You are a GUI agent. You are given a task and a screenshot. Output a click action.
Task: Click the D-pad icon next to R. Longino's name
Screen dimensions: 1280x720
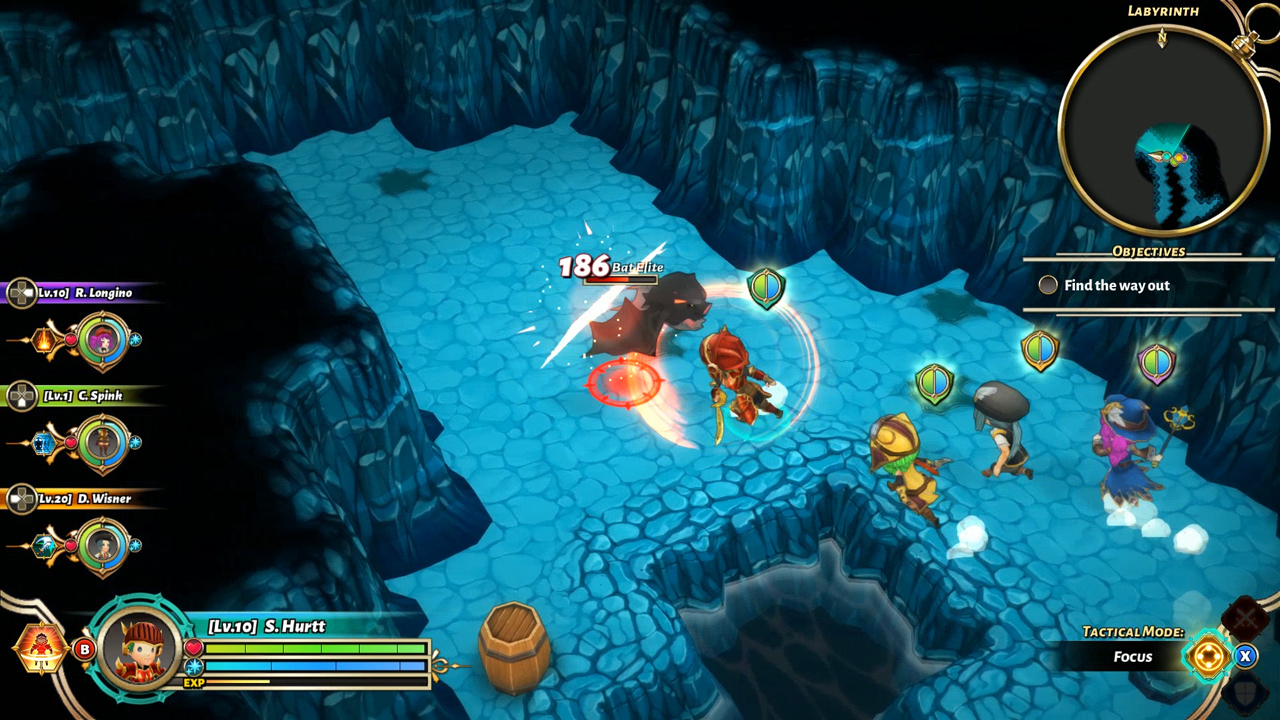coord(21,291)
